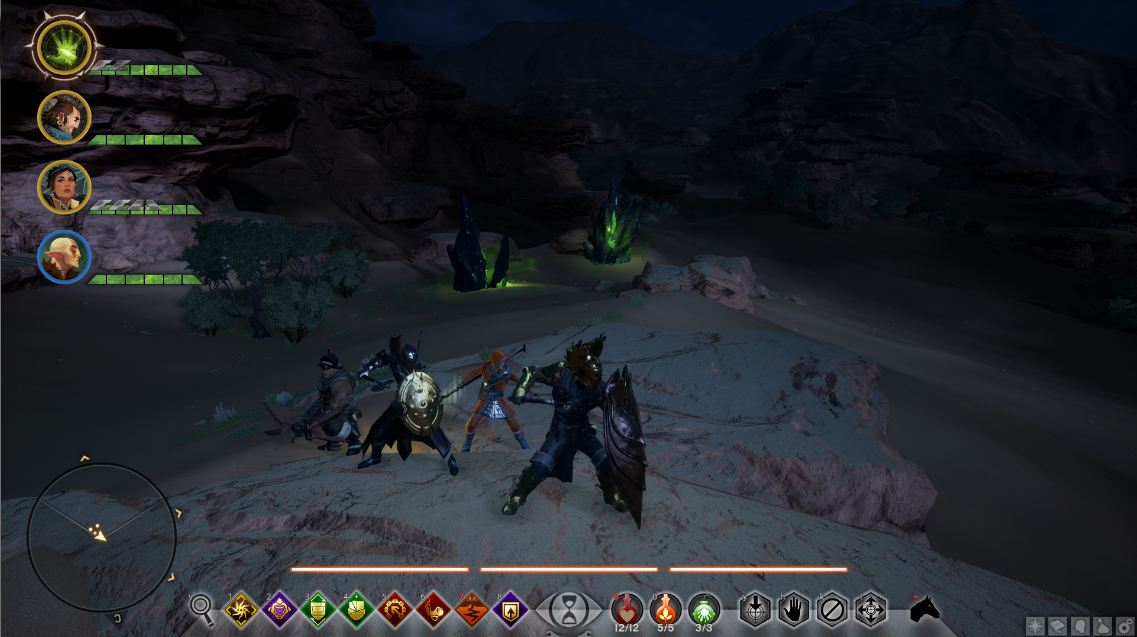Open the map from the circular minimap
1137x637 pixels.
[101, 536]
